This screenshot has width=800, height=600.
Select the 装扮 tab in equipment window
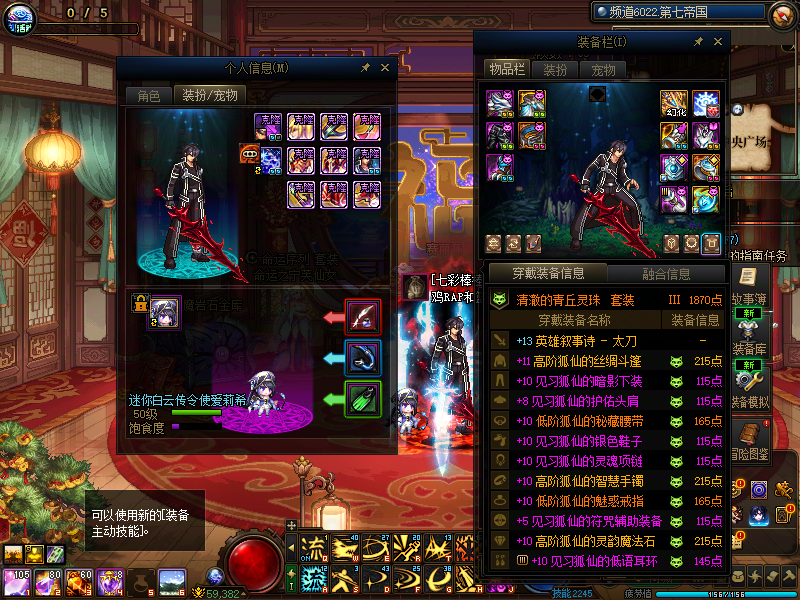pos(555,70)
